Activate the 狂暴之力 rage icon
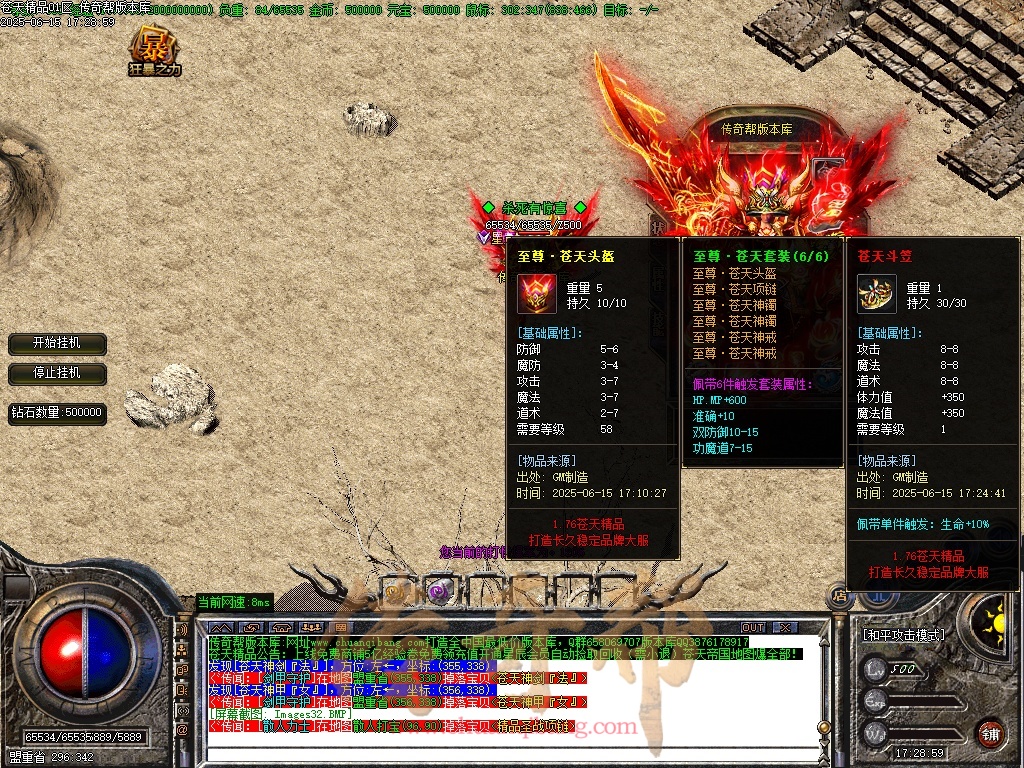 154,50
